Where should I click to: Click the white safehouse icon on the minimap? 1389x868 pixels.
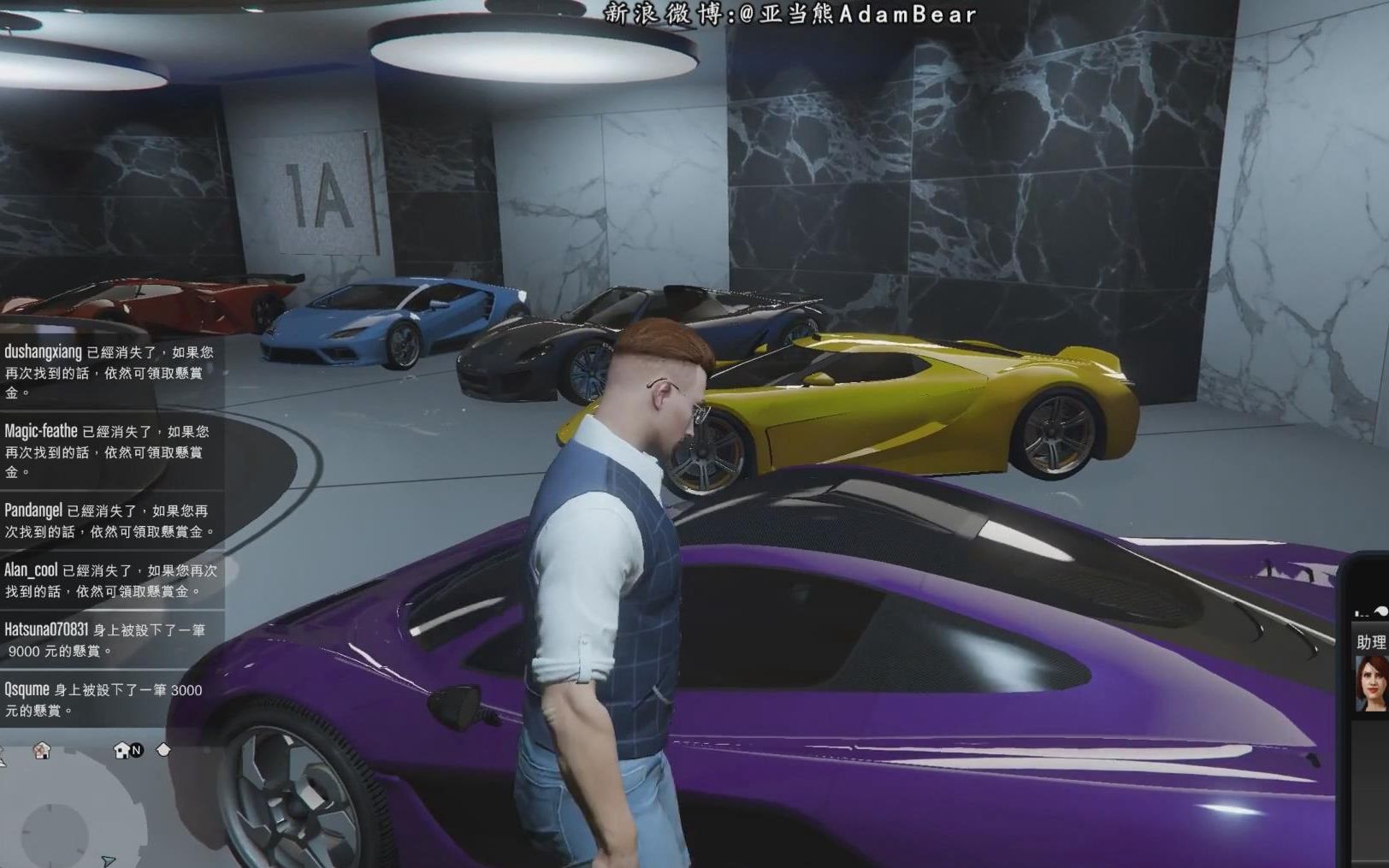[121, 751]
